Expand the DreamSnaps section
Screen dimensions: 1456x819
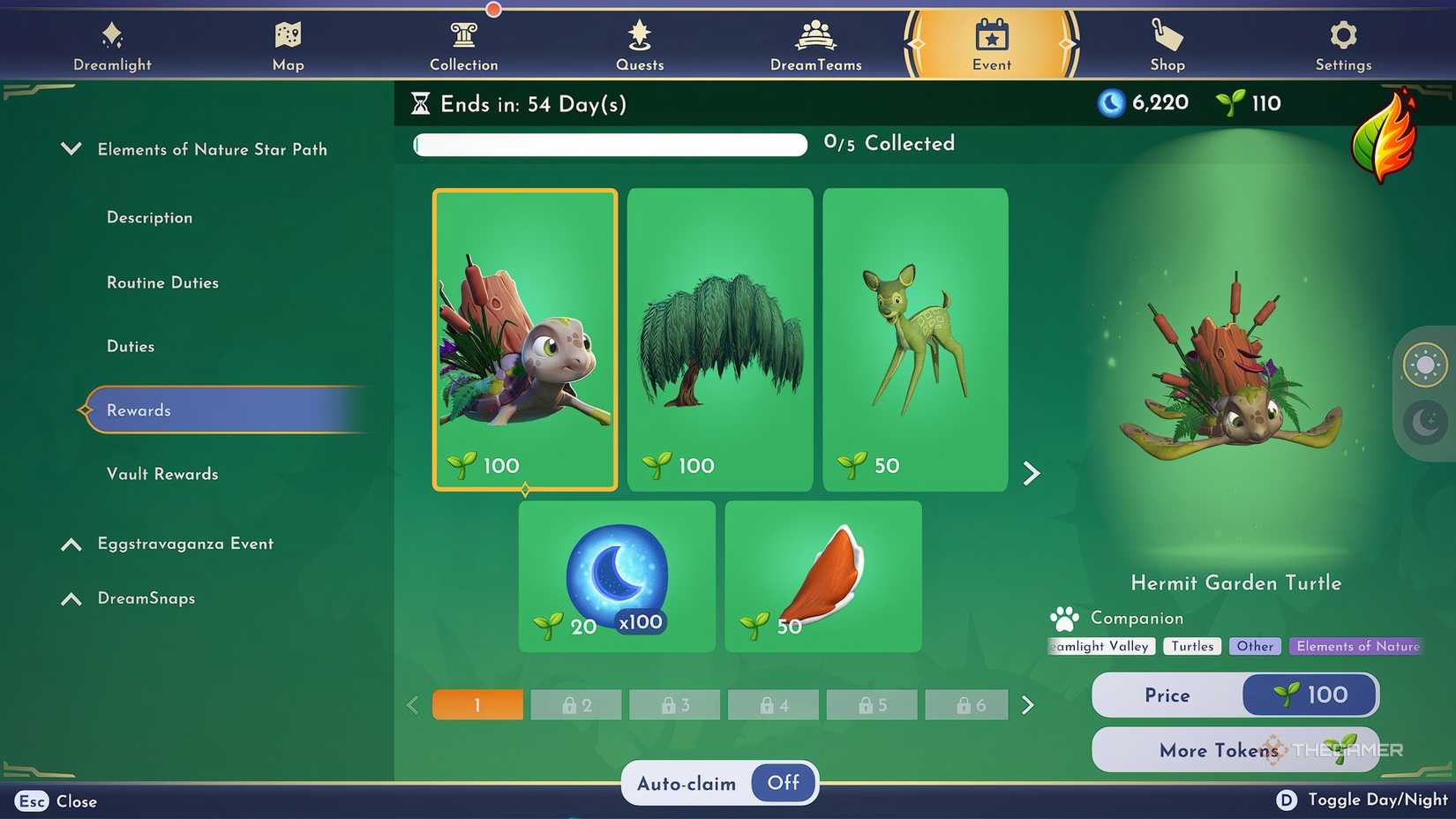[x=71, y=598]
